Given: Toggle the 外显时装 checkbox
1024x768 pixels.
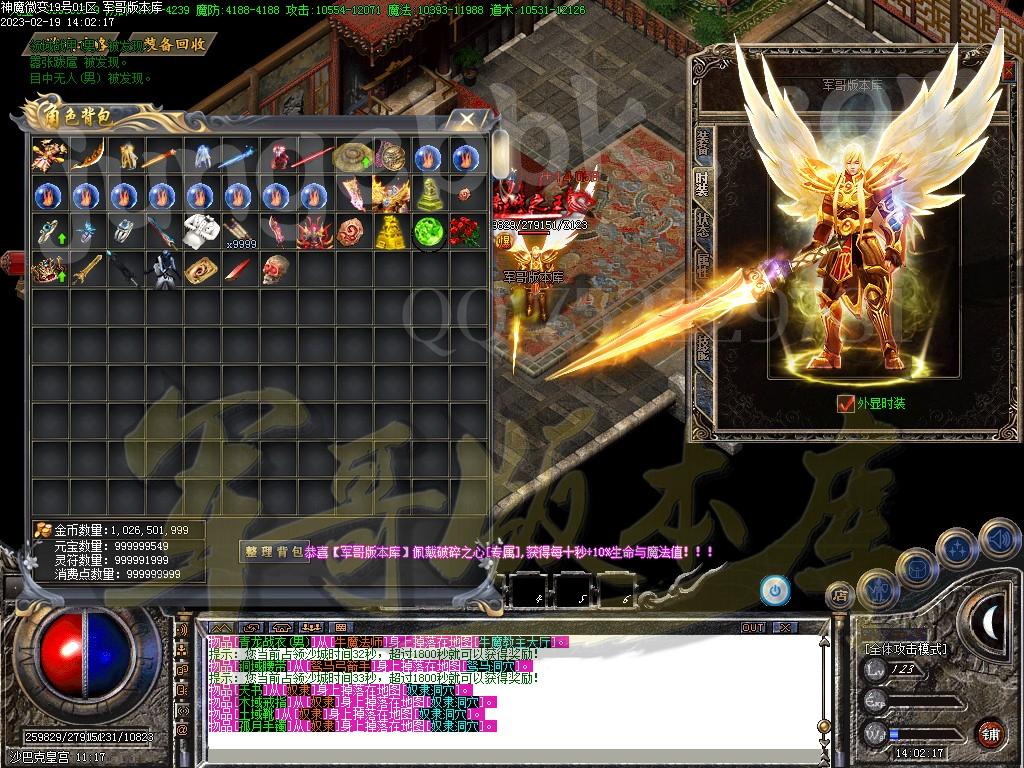Looking at the screenshot, I should pyautogui.click(x=845, y=404).
